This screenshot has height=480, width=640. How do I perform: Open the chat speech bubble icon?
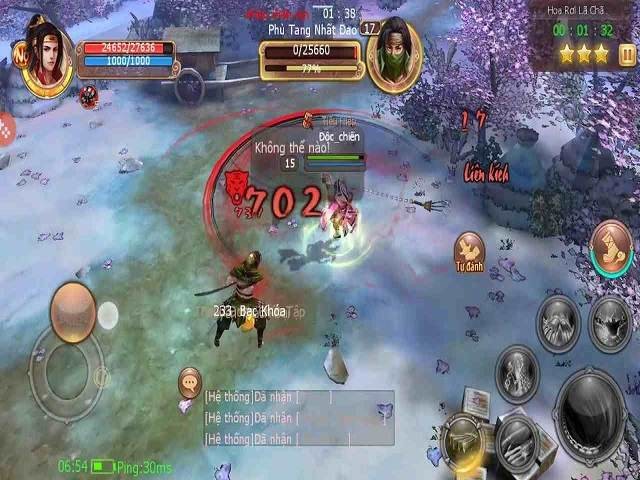point(189,381)
